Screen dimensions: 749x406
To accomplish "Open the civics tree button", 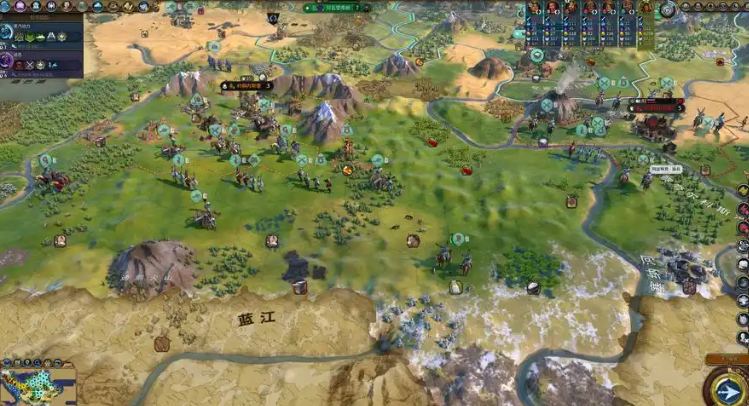I will (x=22, y=6).
